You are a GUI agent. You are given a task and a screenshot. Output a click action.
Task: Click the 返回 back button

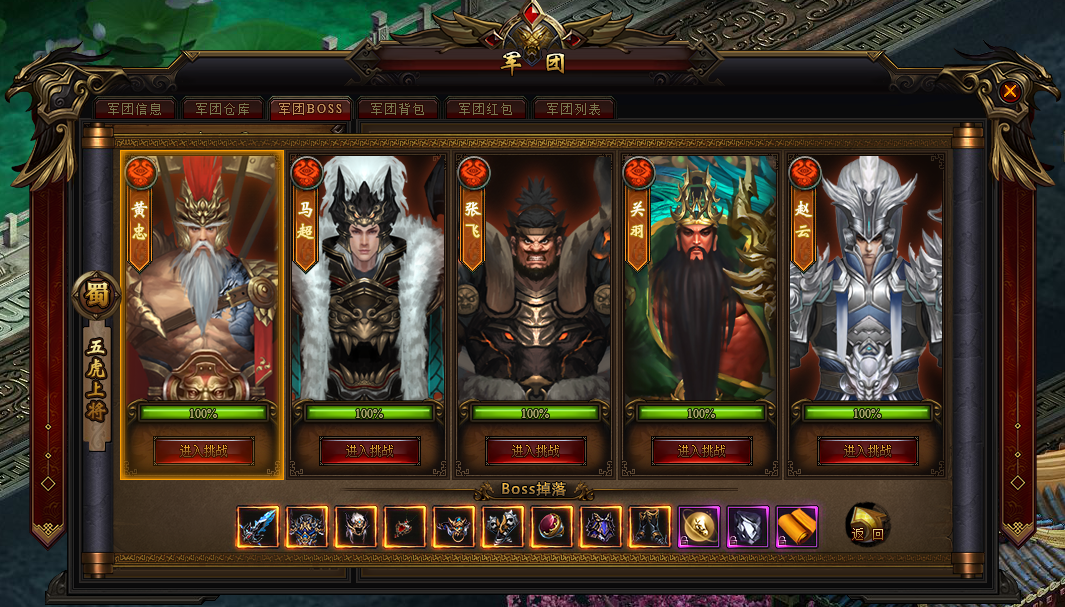point(867,526)
